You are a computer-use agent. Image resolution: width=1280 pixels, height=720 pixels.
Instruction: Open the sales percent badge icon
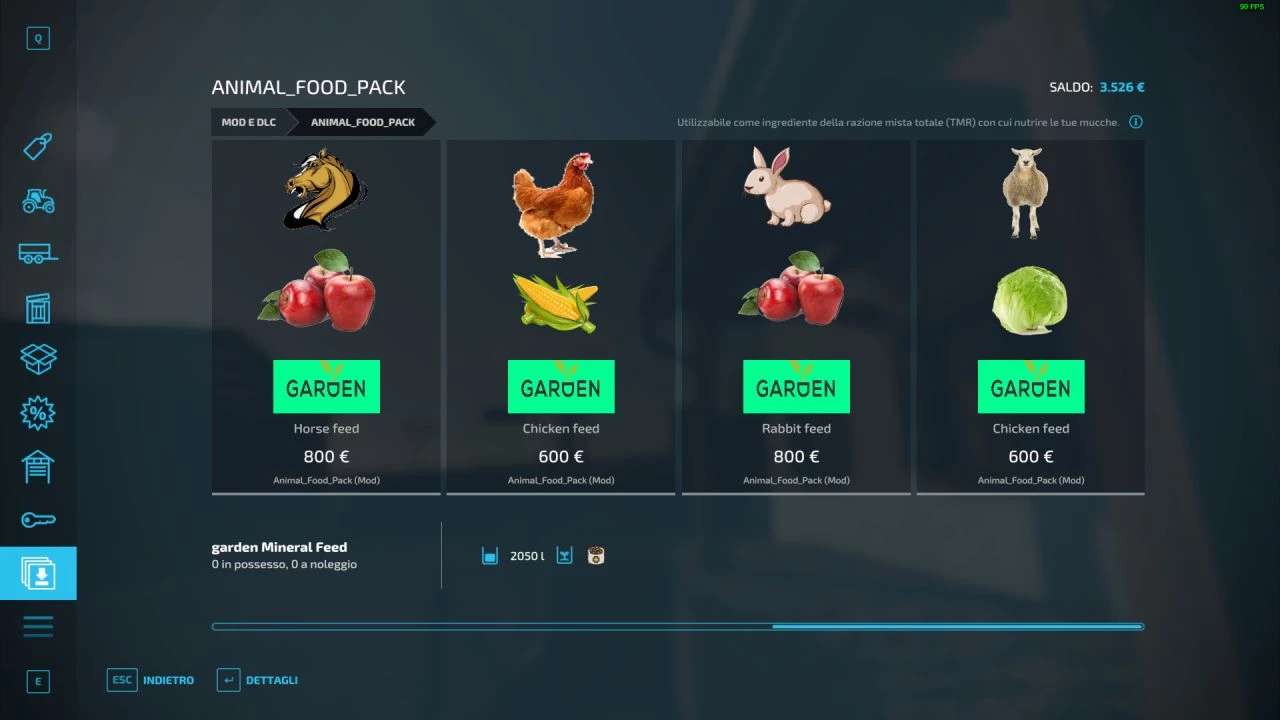click(38, 412)
